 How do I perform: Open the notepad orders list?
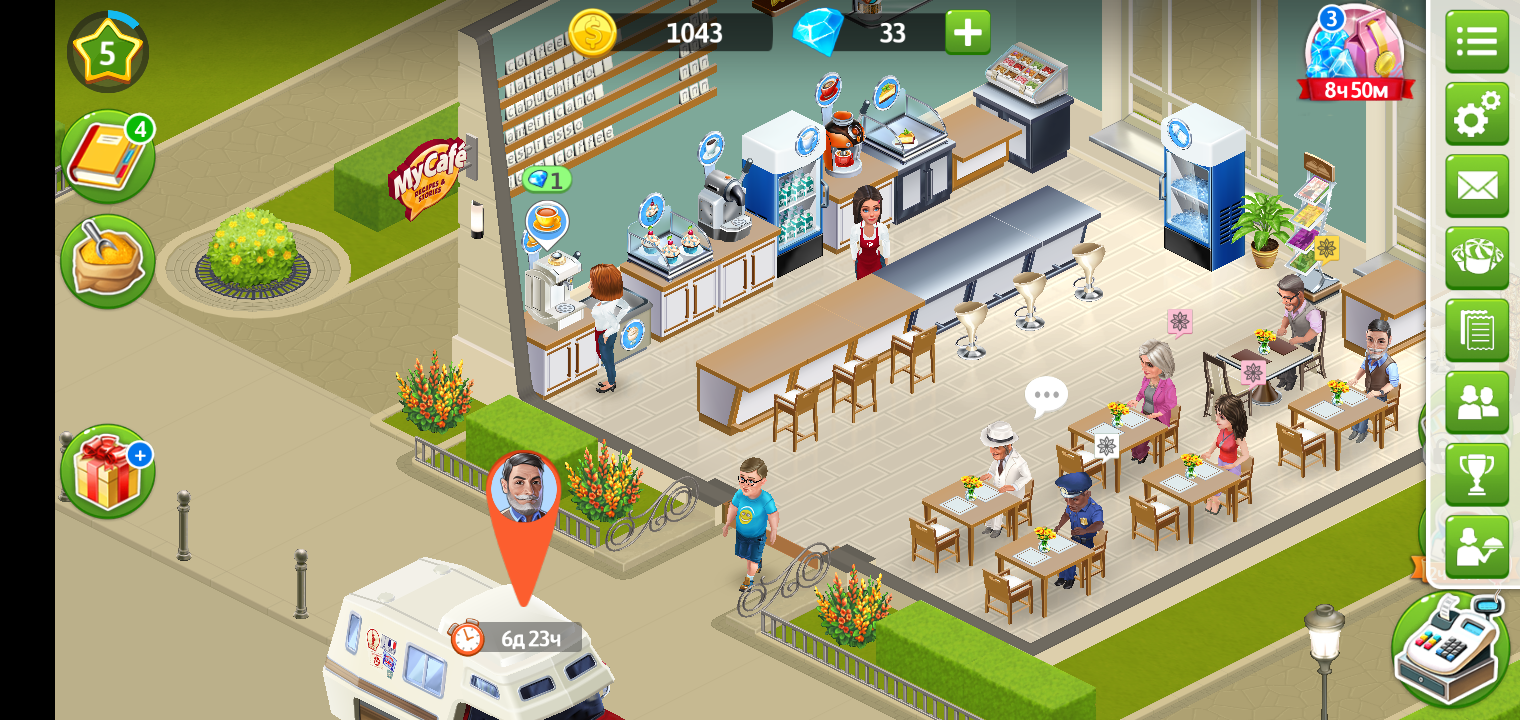1476,330
